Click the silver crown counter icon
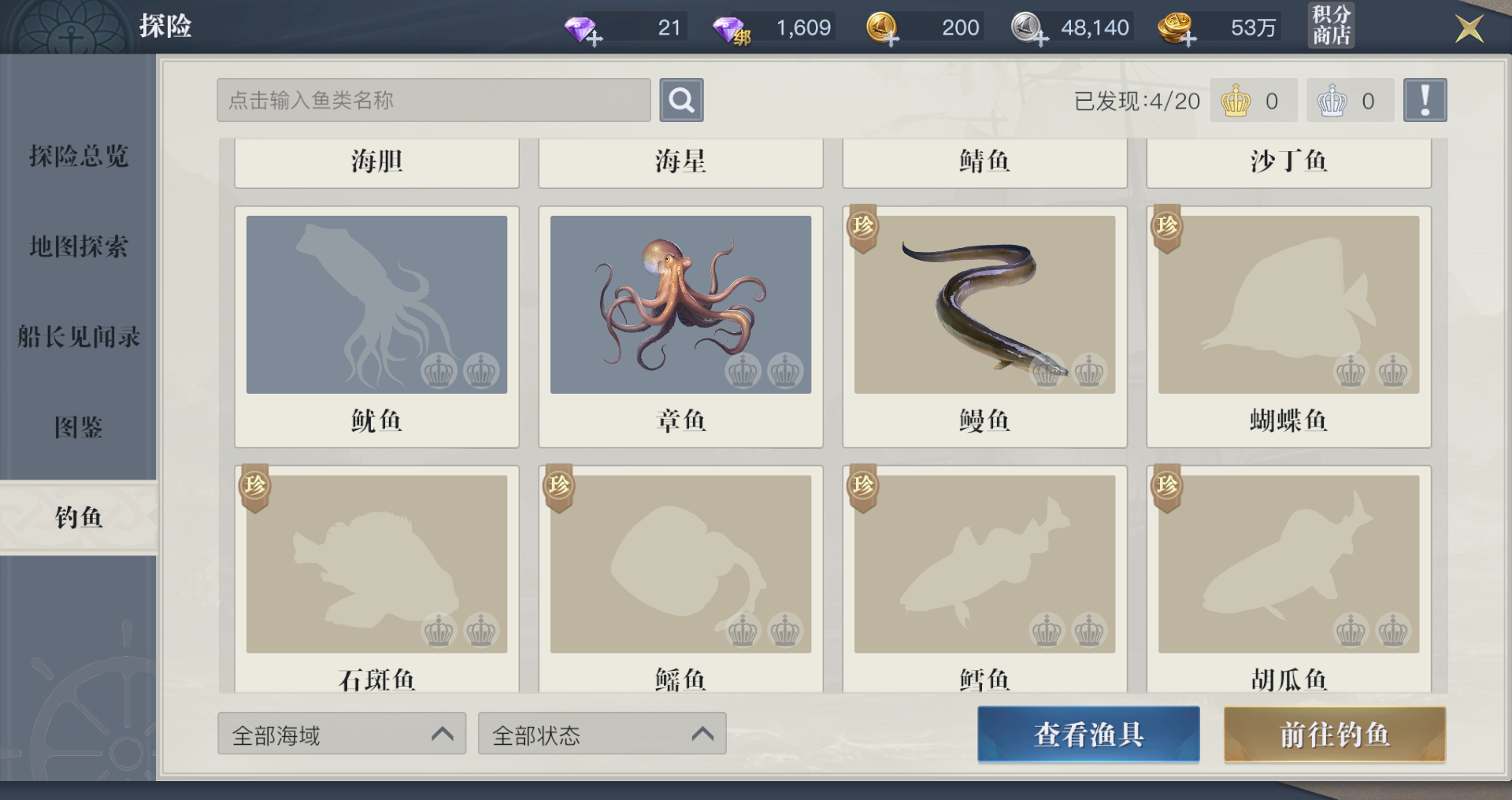This screenshot has width=1512, height=800. 1332,100
